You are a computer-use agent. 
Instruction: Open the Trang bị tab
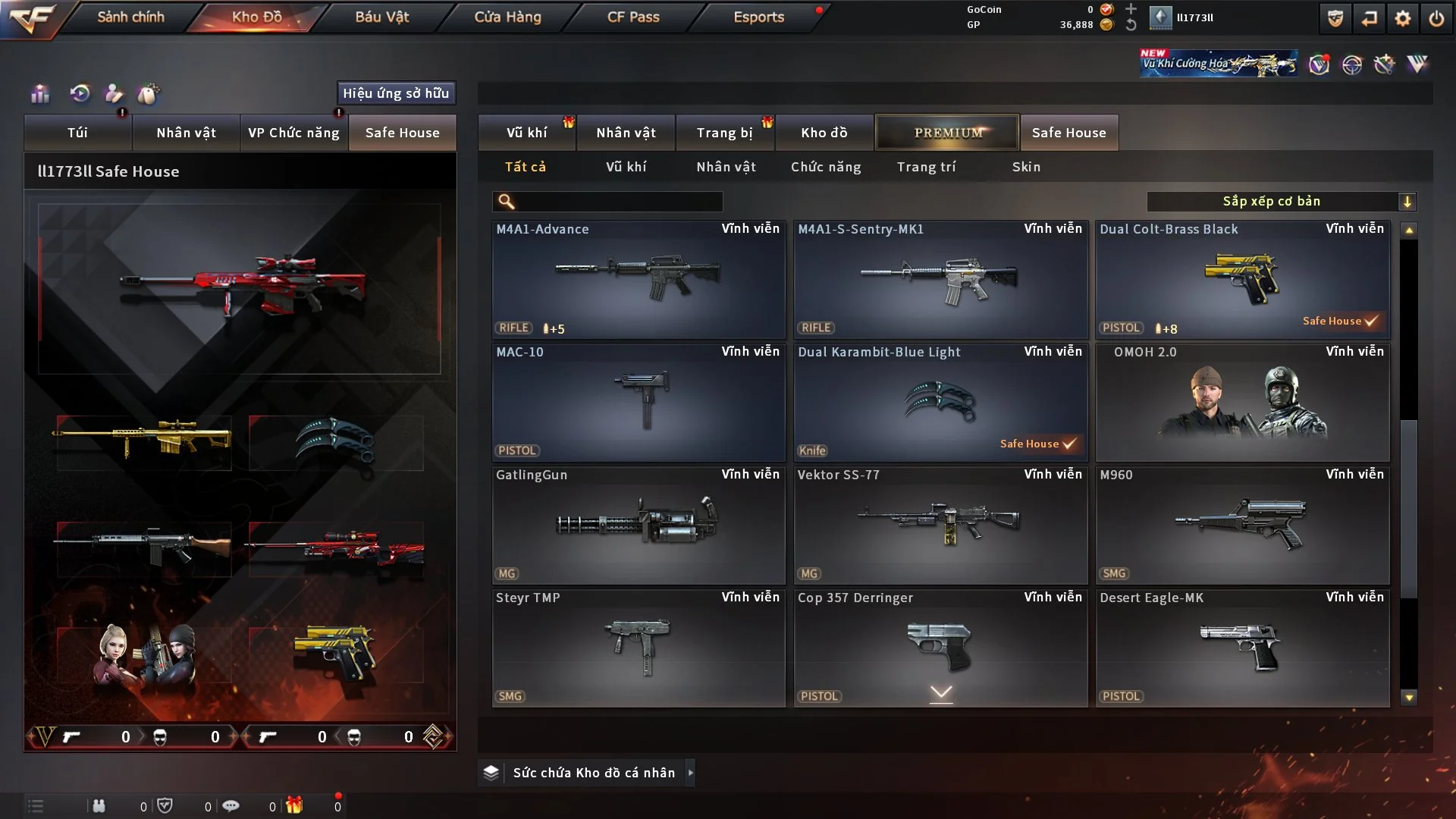click(724, 133)
